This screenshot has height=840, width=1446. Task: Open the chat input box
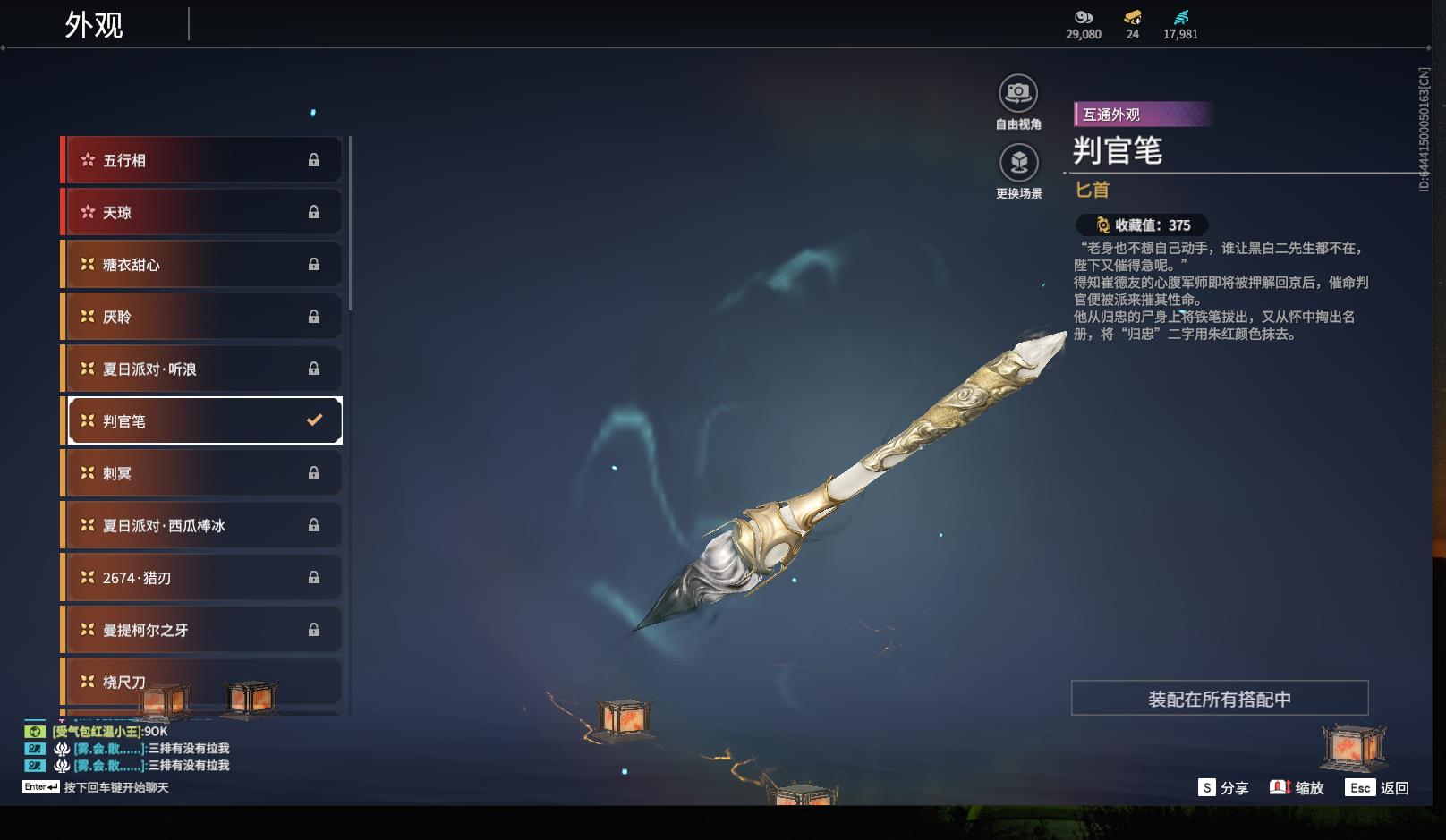115,787
